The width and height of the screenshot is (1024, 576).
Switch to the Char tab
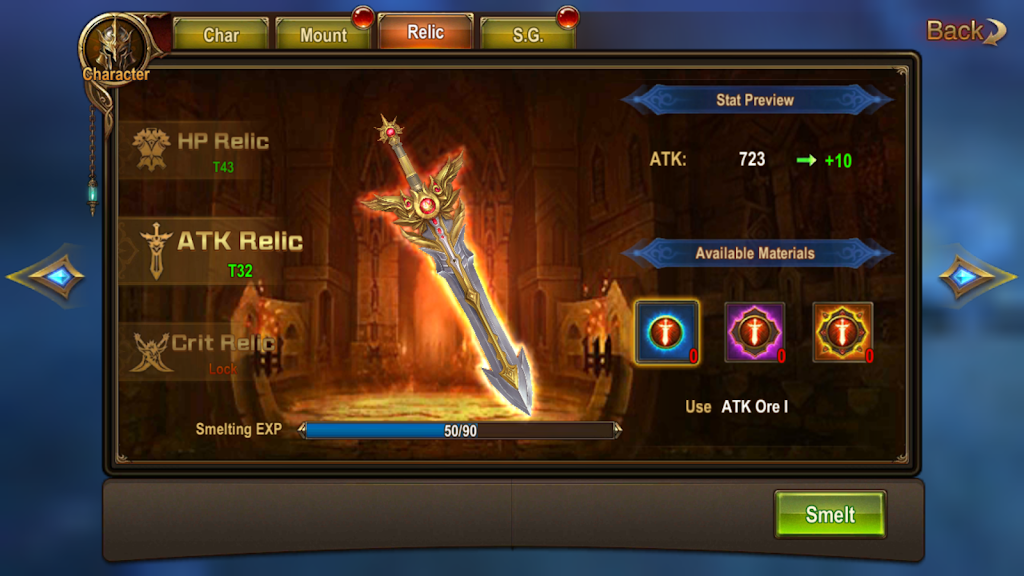click(x=221, y=35)
